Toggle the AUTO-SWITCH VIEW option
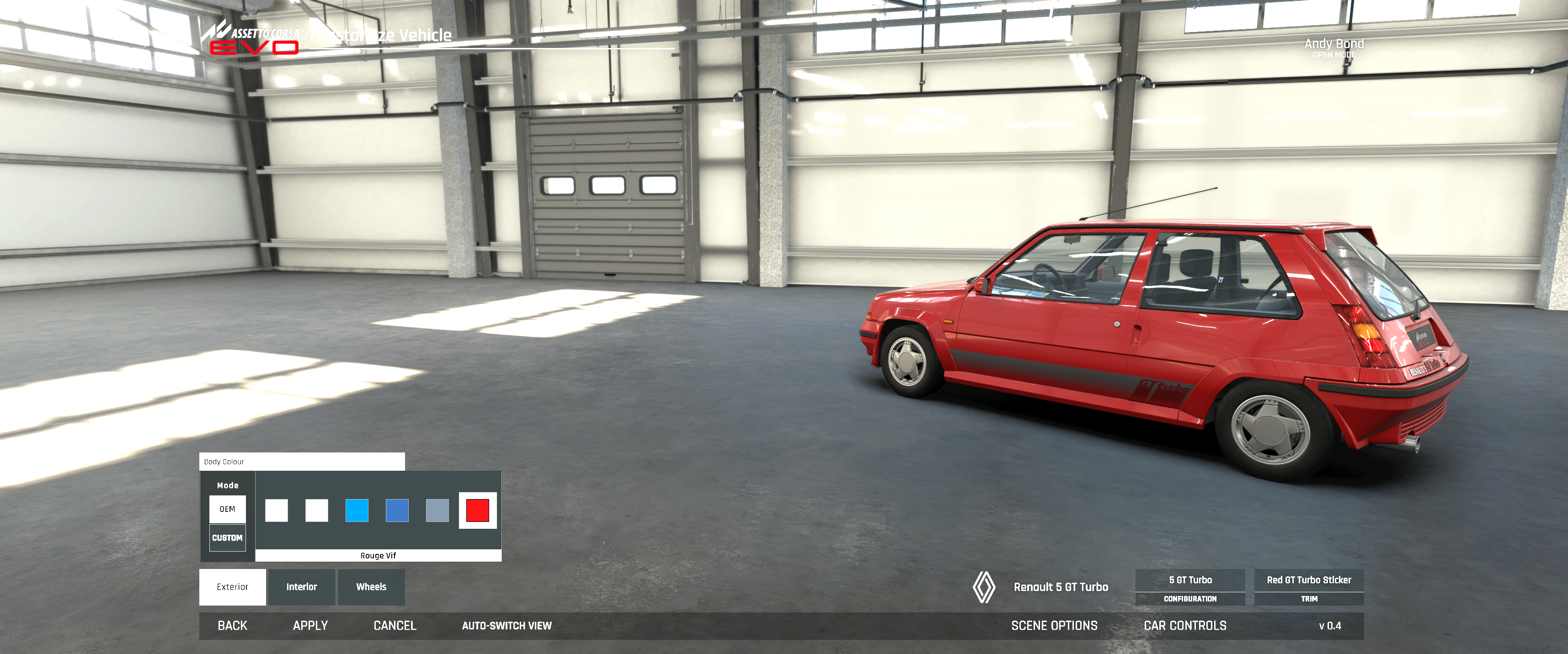This screenshot has width=1568, height=654. click(x=507, y=625)
